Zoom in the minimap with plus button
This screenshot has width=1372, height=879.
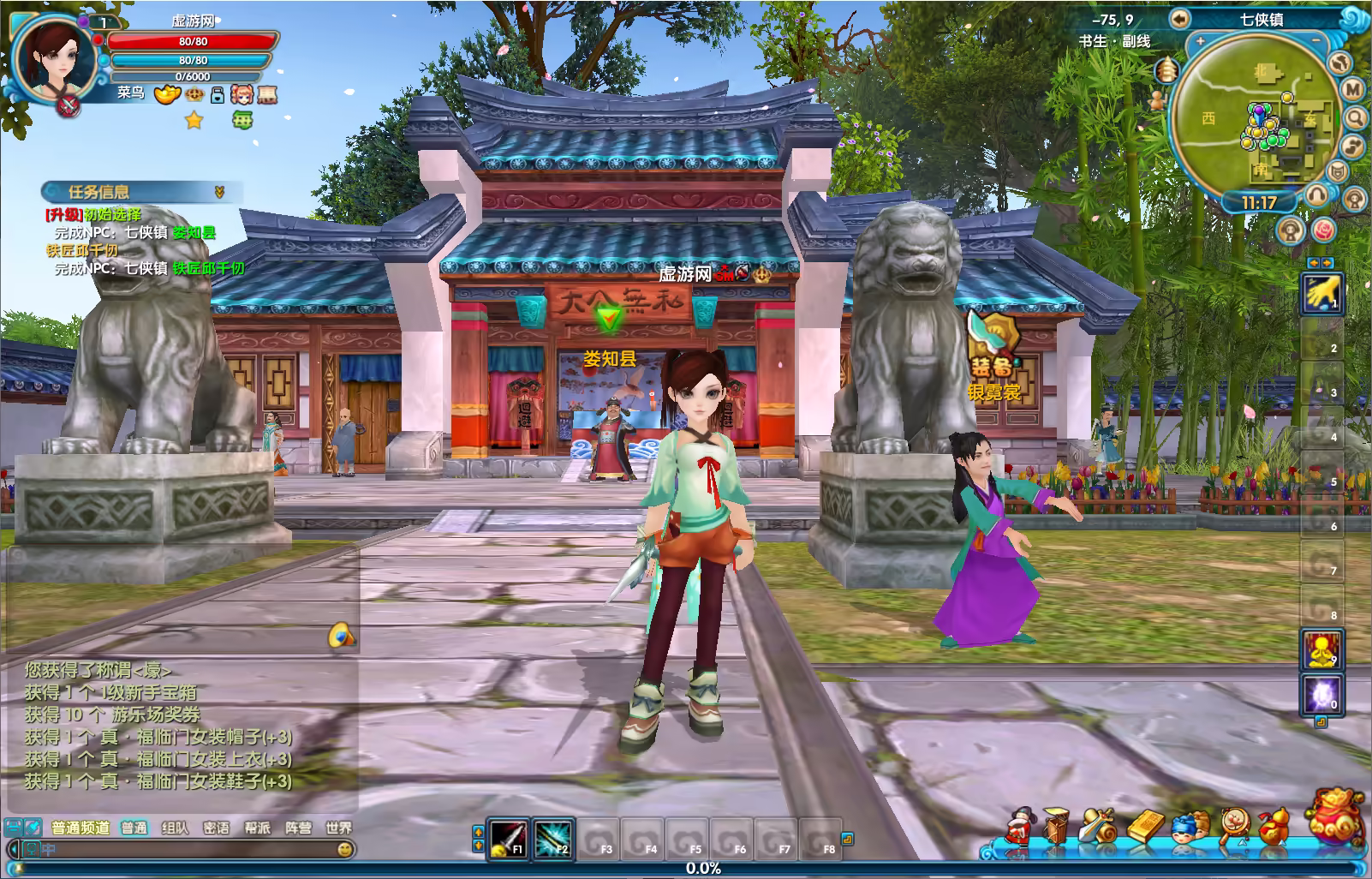point(1200,41)
